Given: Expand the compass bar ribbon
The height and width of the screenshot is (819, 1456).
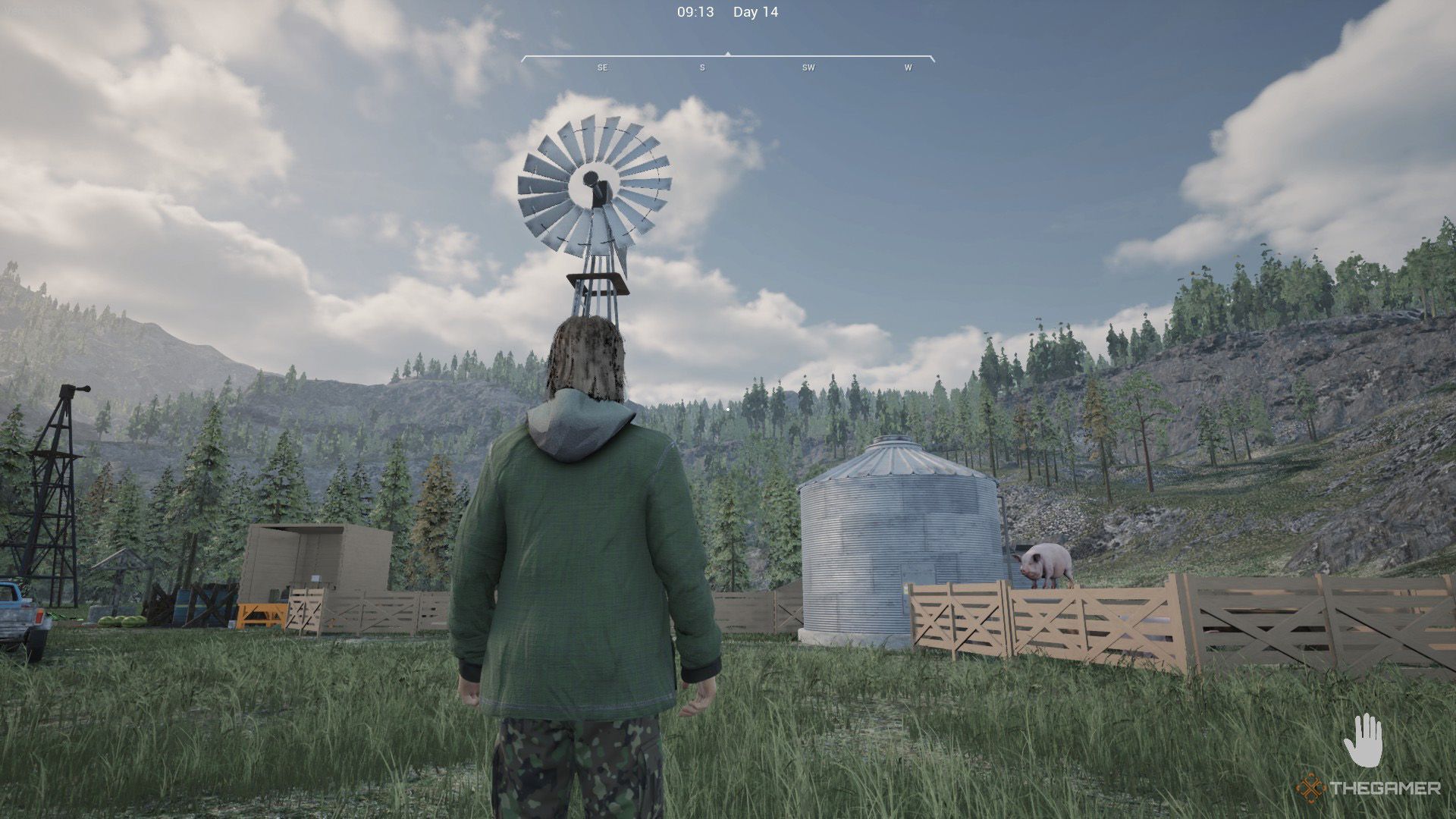Looking at the screenshot, I should (x=728, y=58).
